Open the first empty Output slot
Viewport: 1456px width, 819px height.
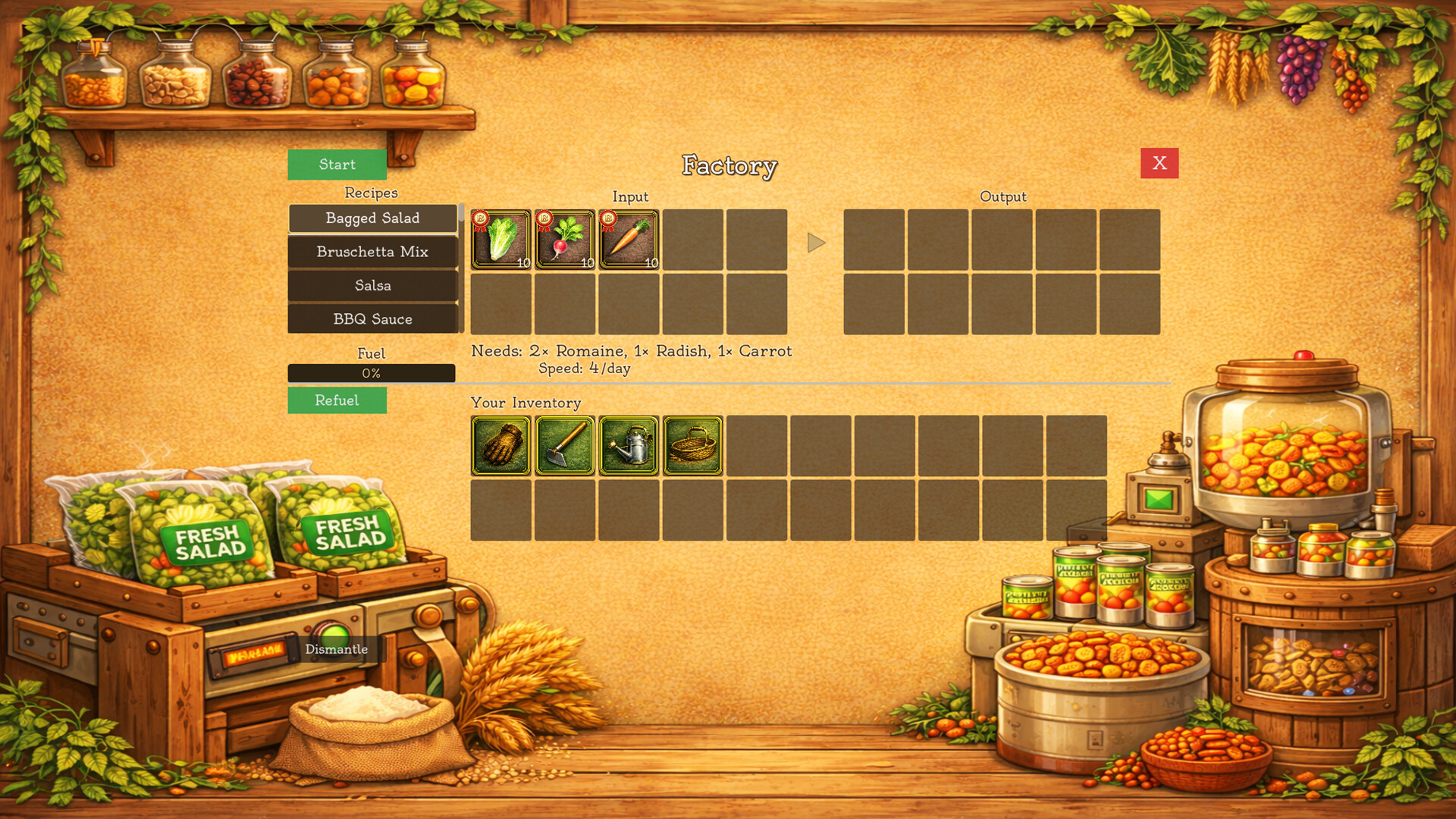pos(874,240)
